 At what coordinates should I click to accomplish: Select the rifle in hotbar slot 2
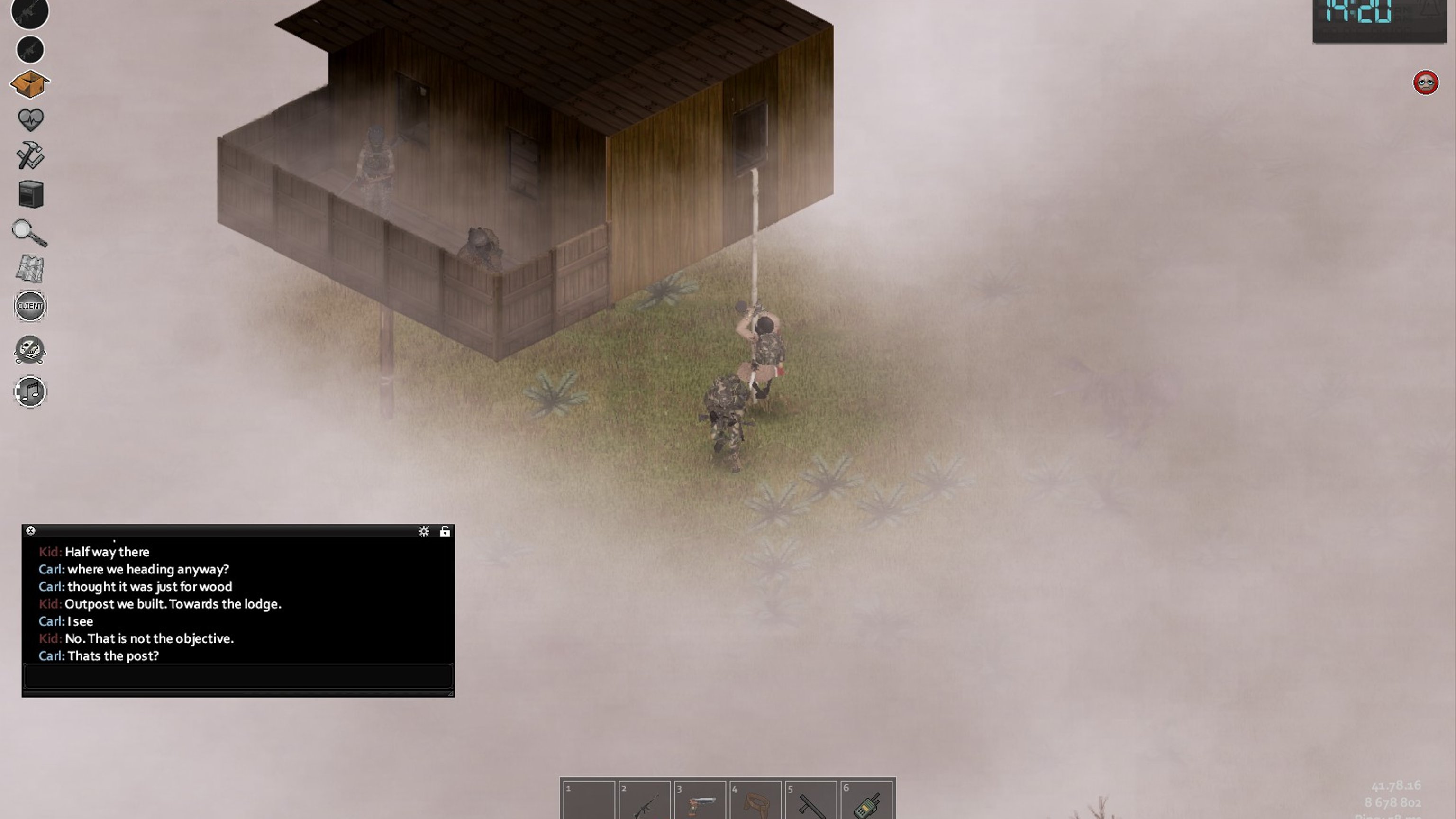644,801
